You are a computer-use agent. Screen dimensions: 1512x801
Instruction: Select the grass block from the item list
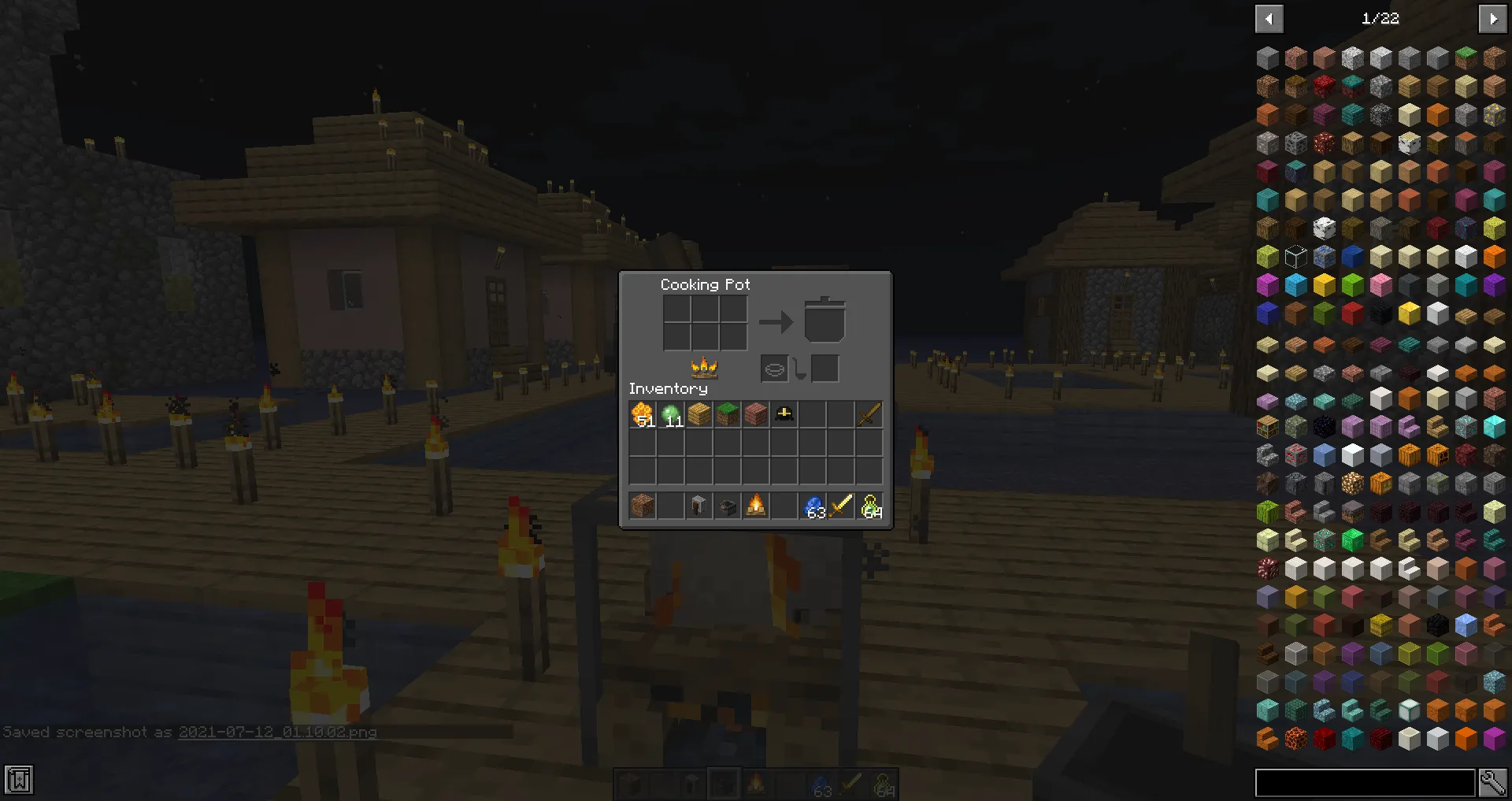click(x=1466, y=57)
